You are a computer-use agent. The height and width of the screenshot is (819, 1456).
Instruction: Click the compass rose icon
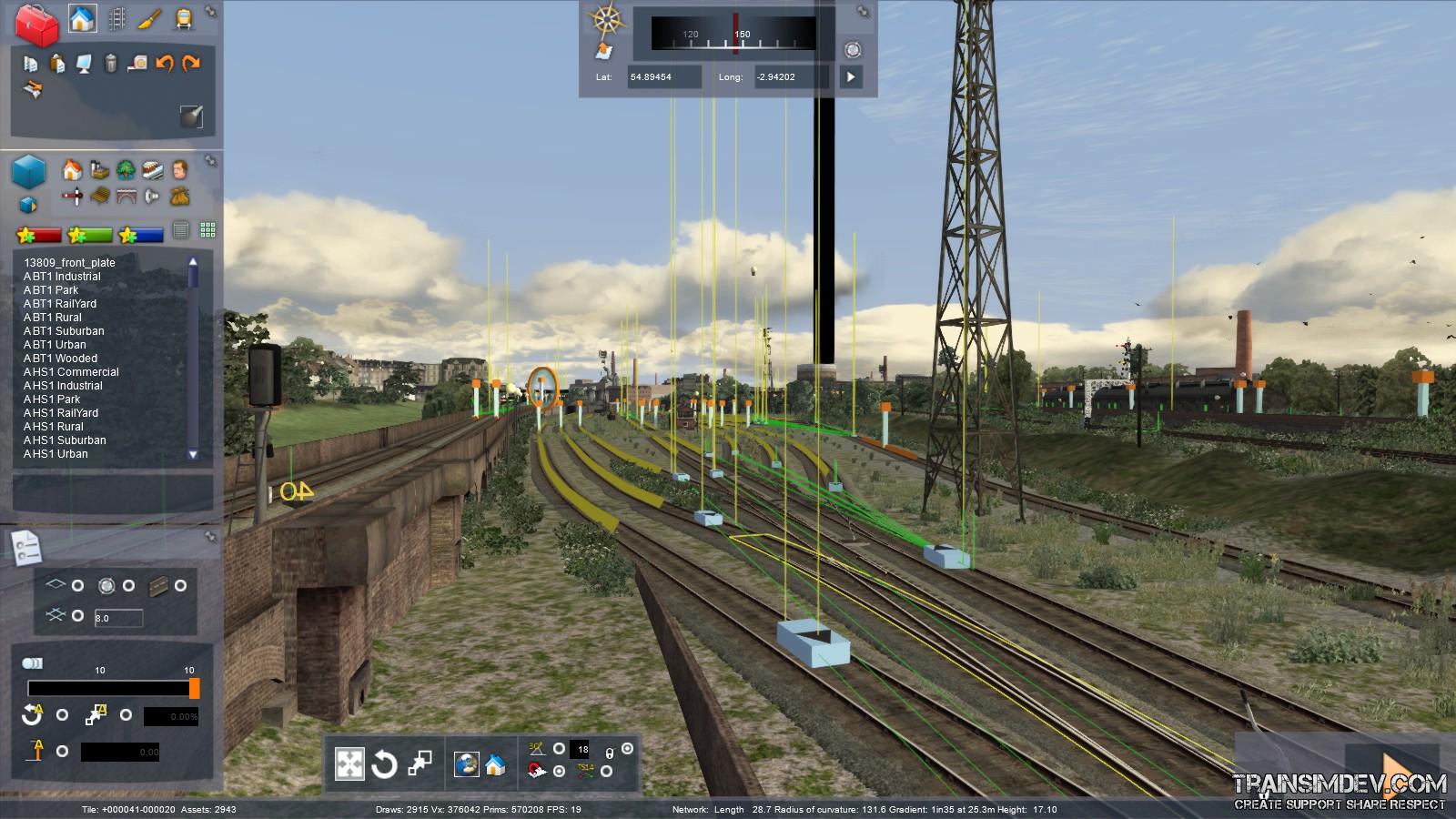[x=605, y=19]
